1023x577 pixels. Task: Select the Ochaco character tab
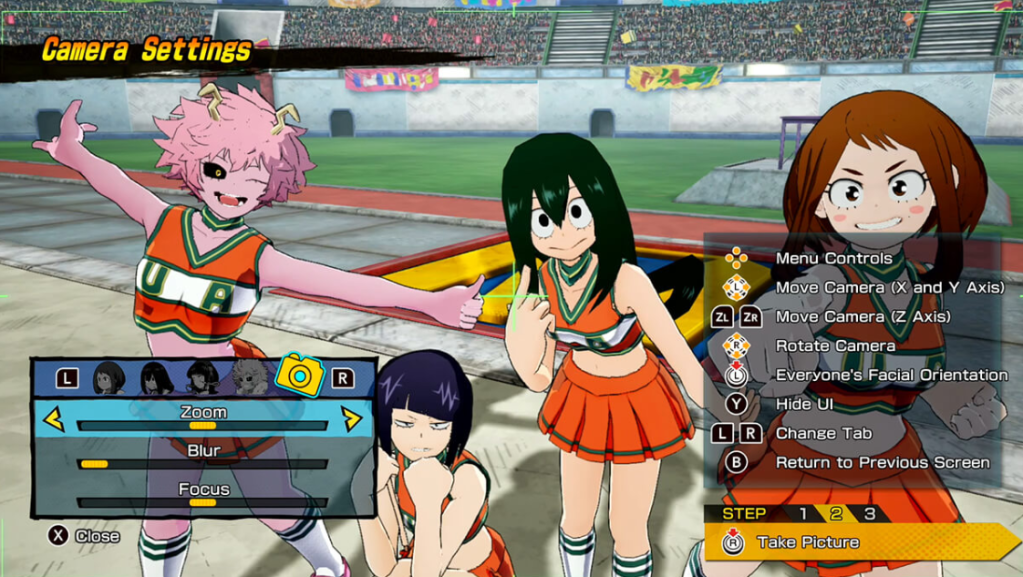click(109, 377)
